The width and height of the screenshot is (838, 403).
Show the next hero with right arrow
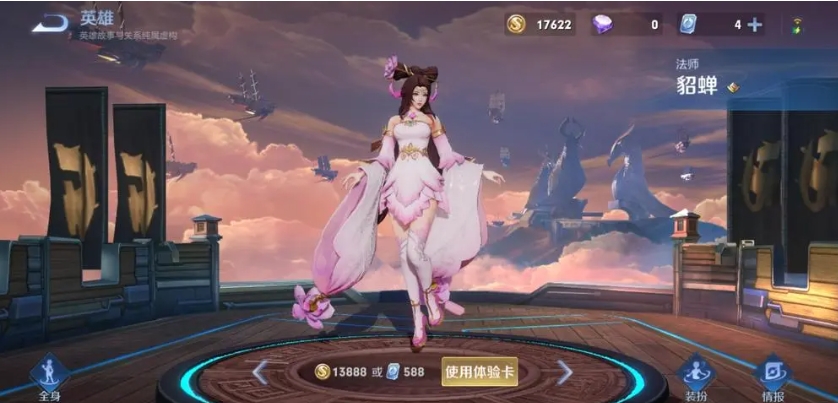tap(564, 373)
